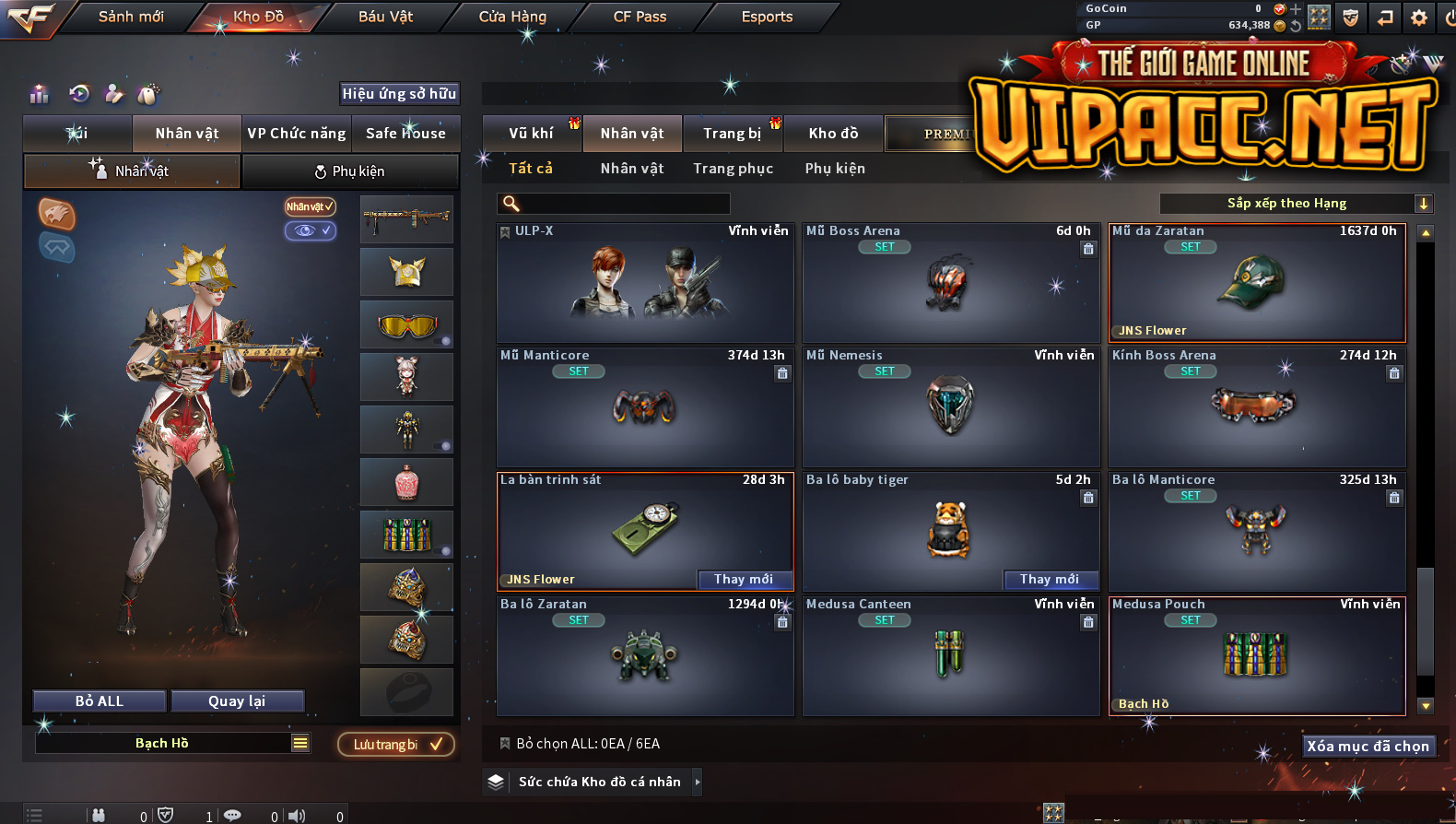Click the Quay lại button

[237, 701]
